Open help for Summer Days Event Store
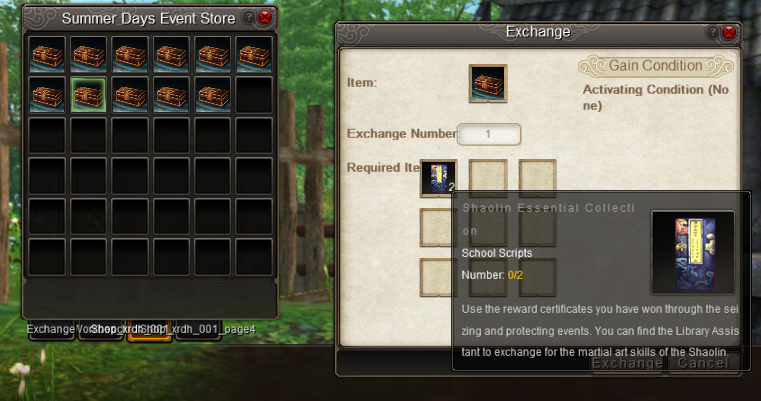 tap(250, 18)
